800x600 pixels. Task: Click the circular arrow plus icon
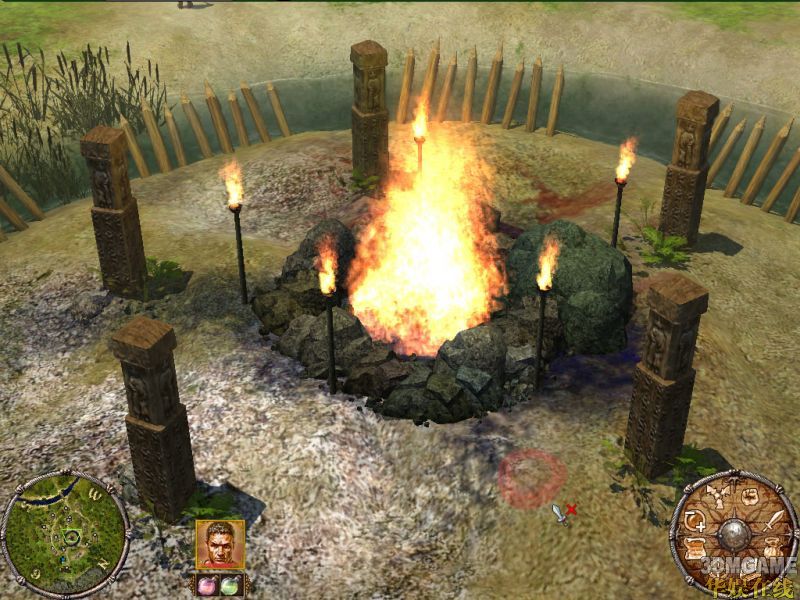[697, 519]
